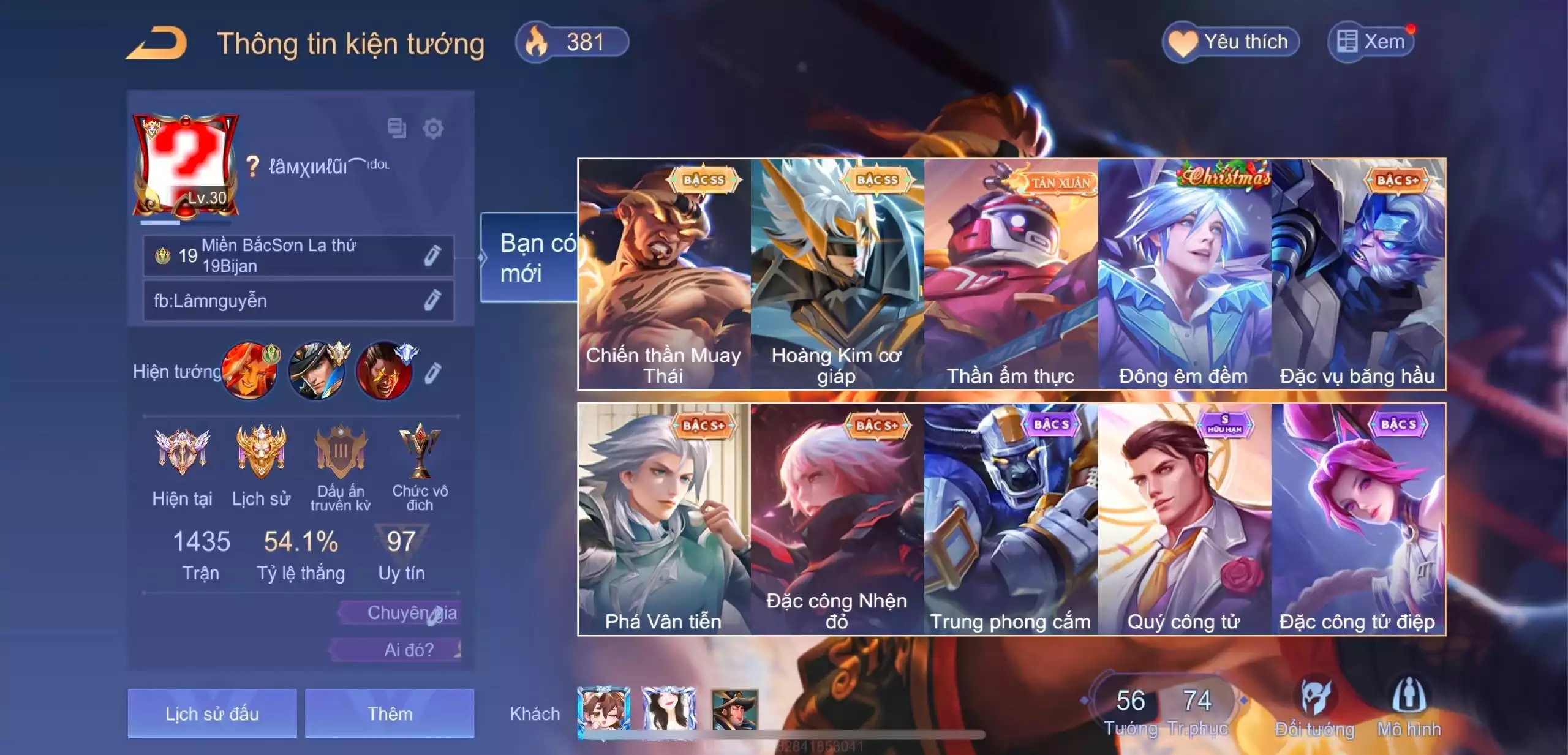Open the Mô hình model view
This screenshot has height=755, width=1568.
pyautogui.click(x=1409, y=705)
